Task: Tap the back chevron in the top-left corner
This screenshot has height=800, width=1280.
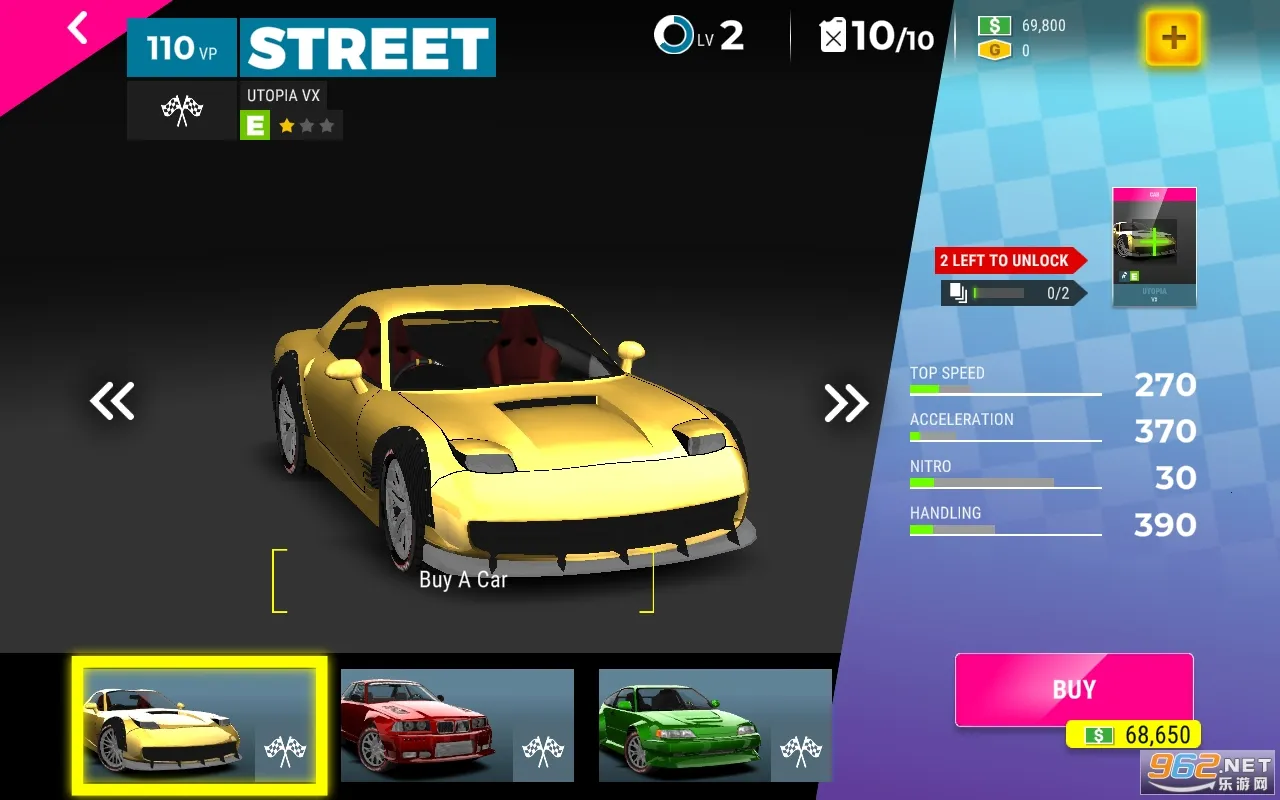Action: point(78,28)
